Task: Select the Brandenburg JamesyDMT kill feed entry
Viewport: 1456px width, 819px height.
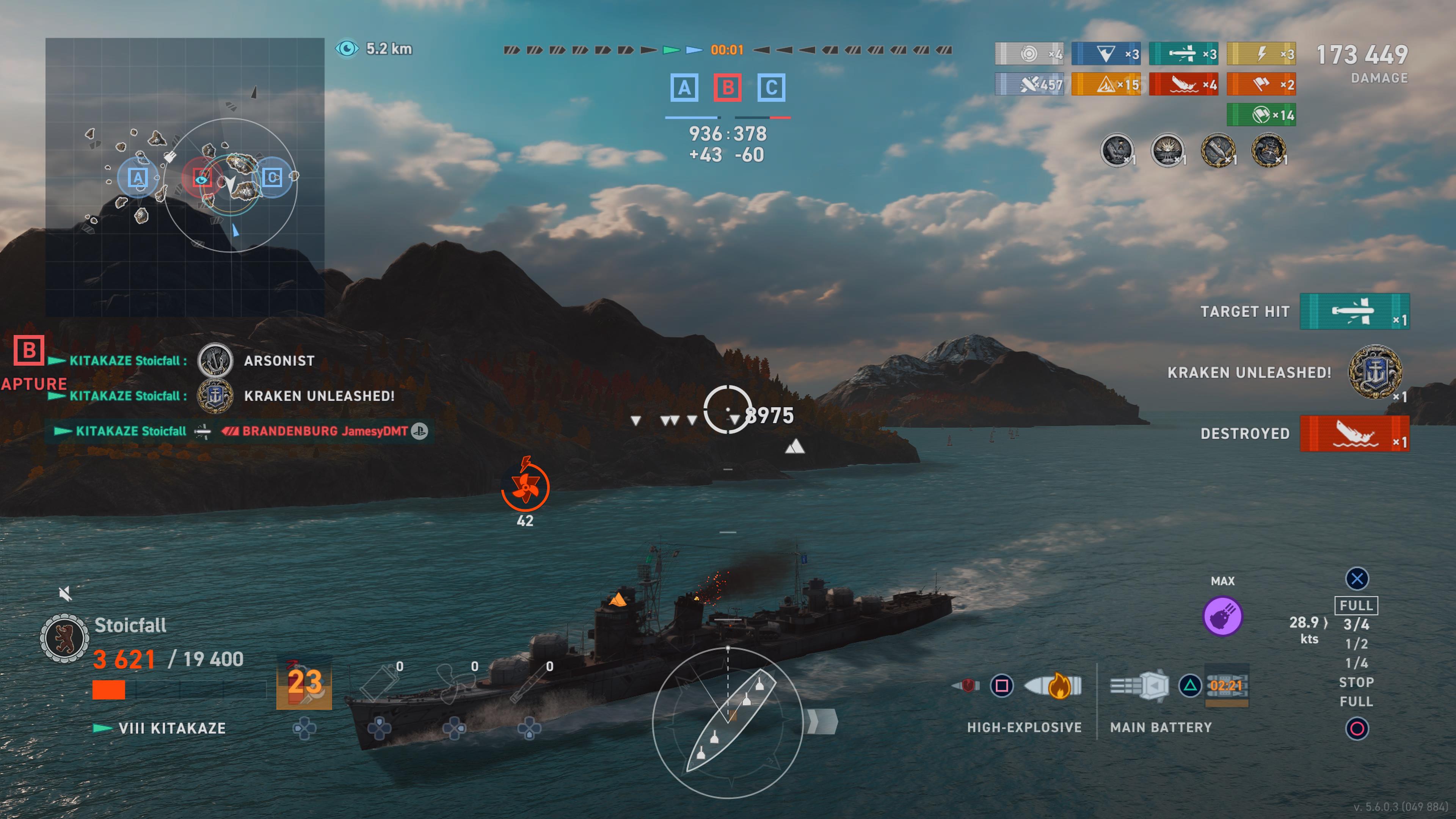Action: point(325,431)
